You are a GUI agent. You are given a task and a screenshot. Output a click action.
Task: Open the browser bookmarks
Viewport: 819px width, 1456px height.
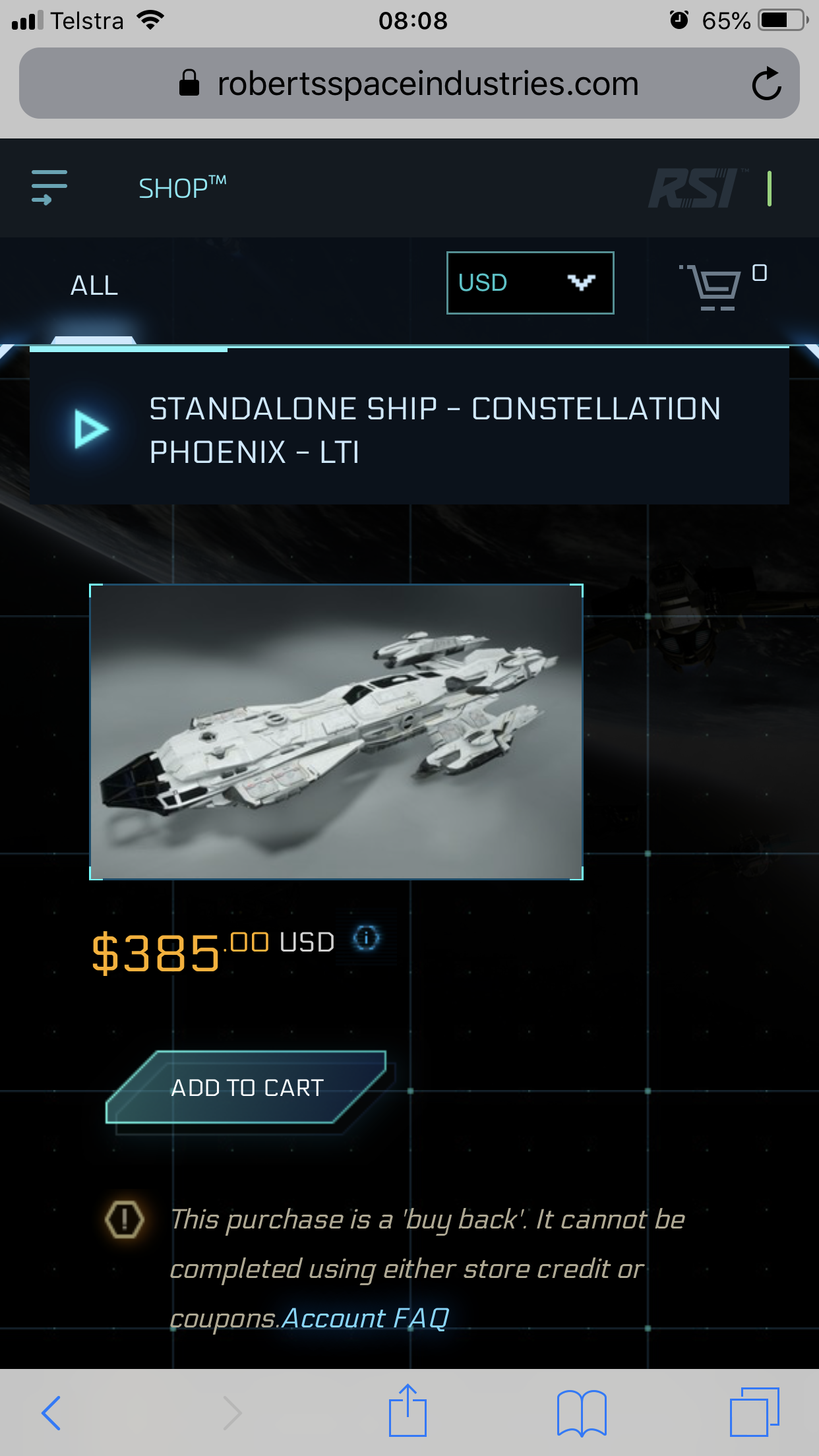581,1412
